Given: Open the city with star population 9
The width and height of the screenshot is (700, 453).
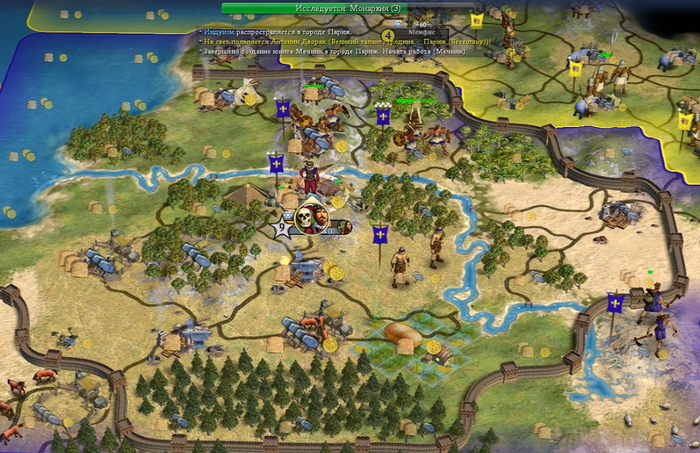Looking at the screenshot, I should 283,228.
